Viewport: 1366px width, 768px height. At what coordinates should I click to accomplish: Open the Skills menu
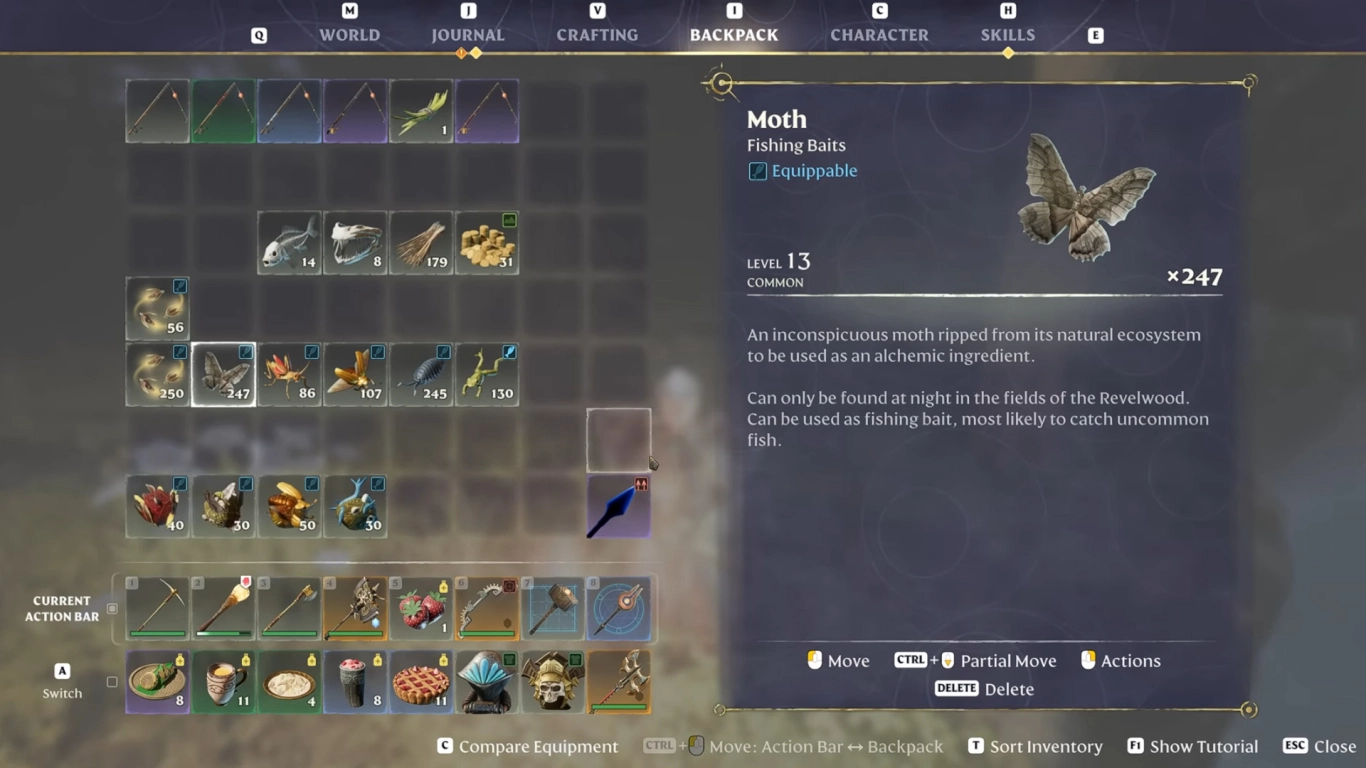pyautogui.click(x=1007, y=34)
